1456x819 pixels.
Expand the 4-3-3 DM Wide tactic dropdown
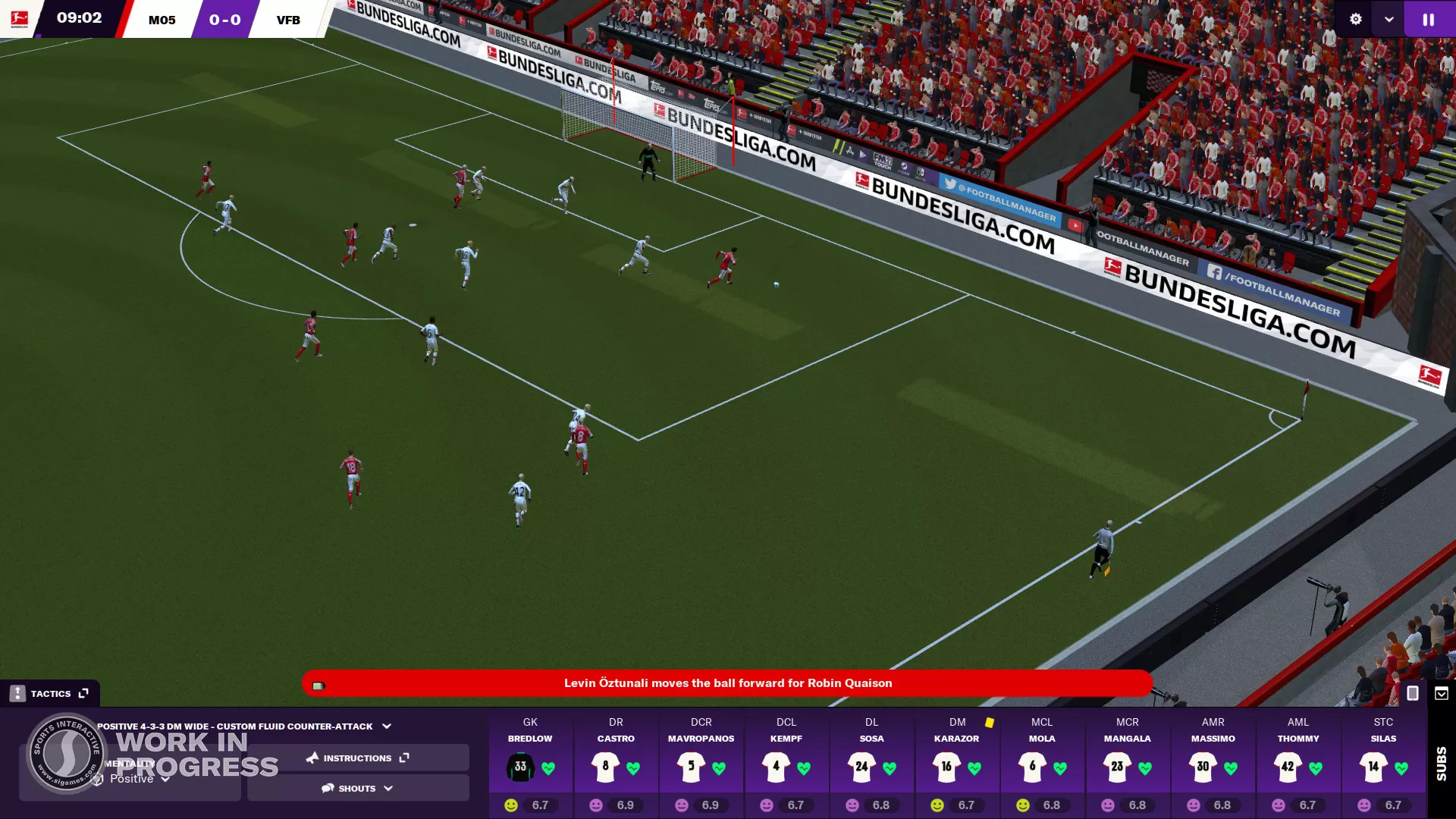coord(387,726)
